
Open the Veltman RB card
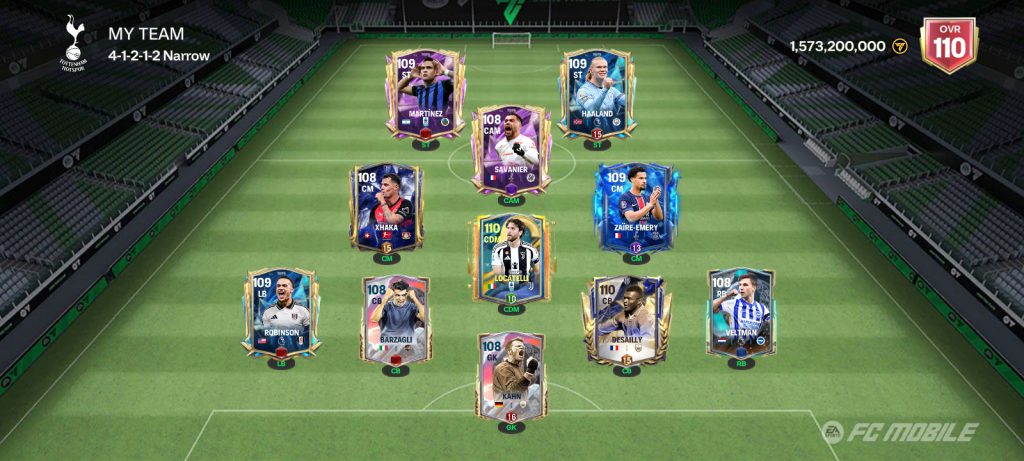tap(741, 312)
